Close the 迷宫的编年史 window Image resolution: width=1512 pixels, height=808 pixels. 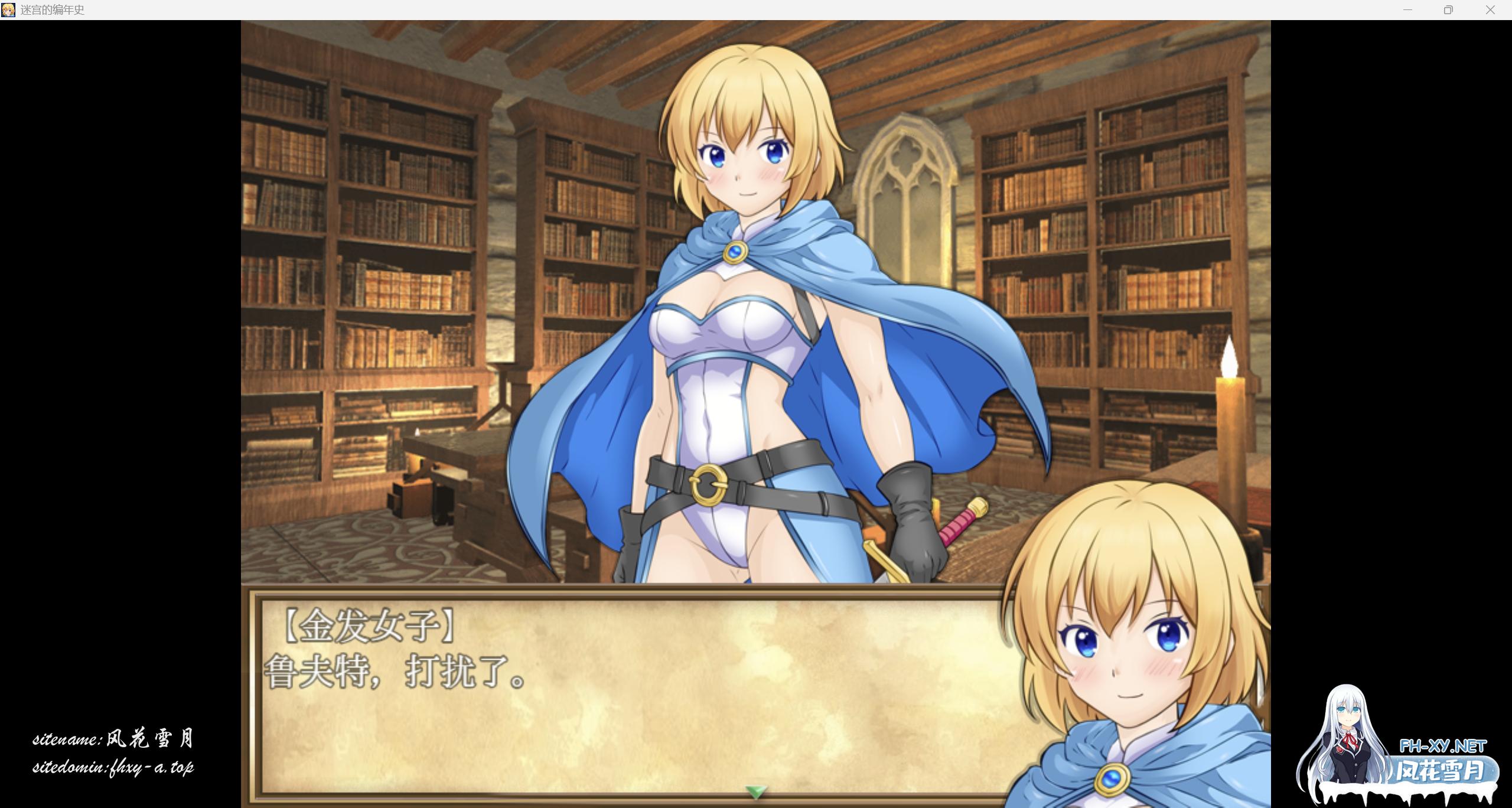tap(1491, 10)
